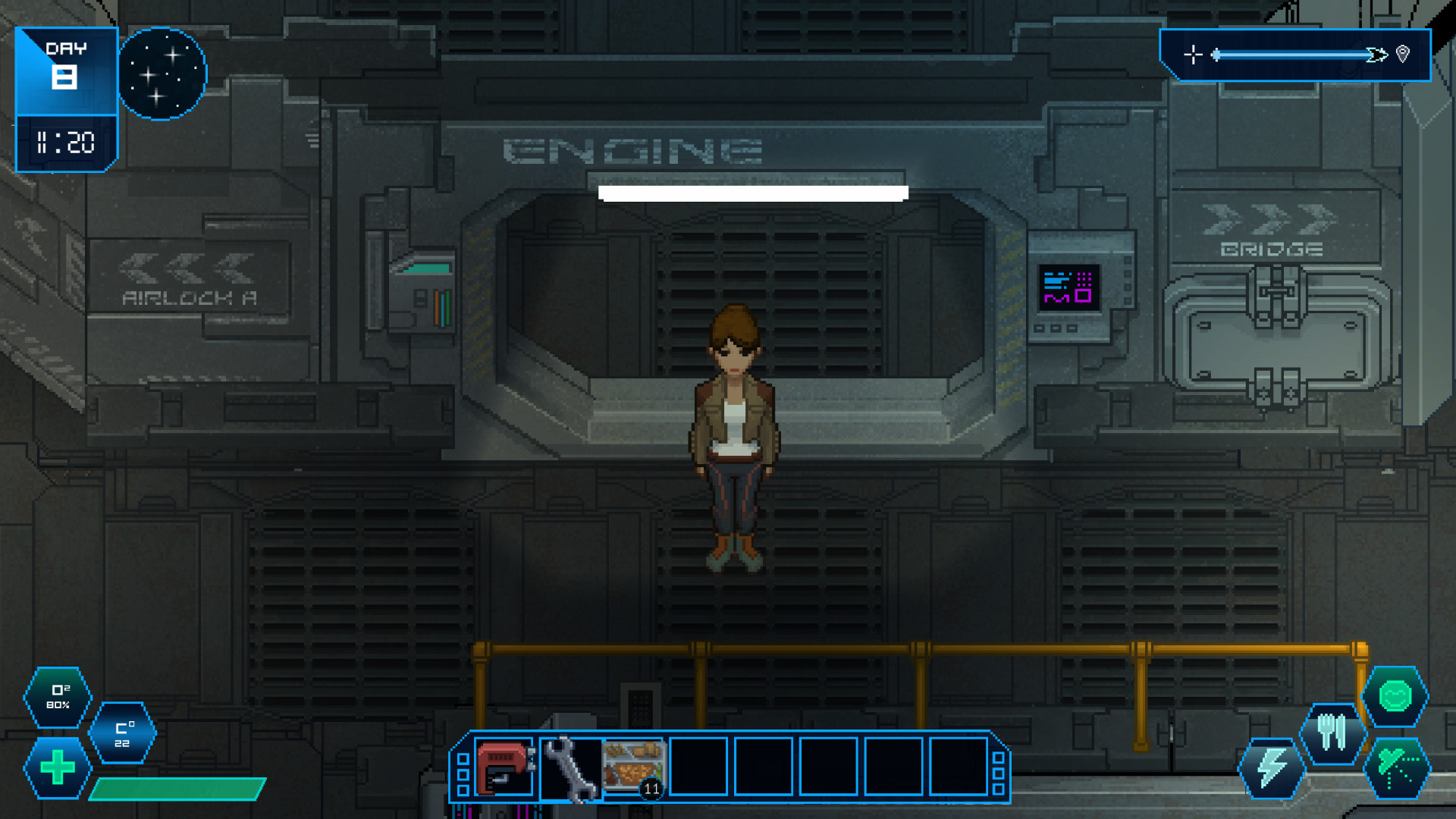Toggle the O² 80% oxygen display
The height and width of the screenshot is (819, 1456).
57,698
